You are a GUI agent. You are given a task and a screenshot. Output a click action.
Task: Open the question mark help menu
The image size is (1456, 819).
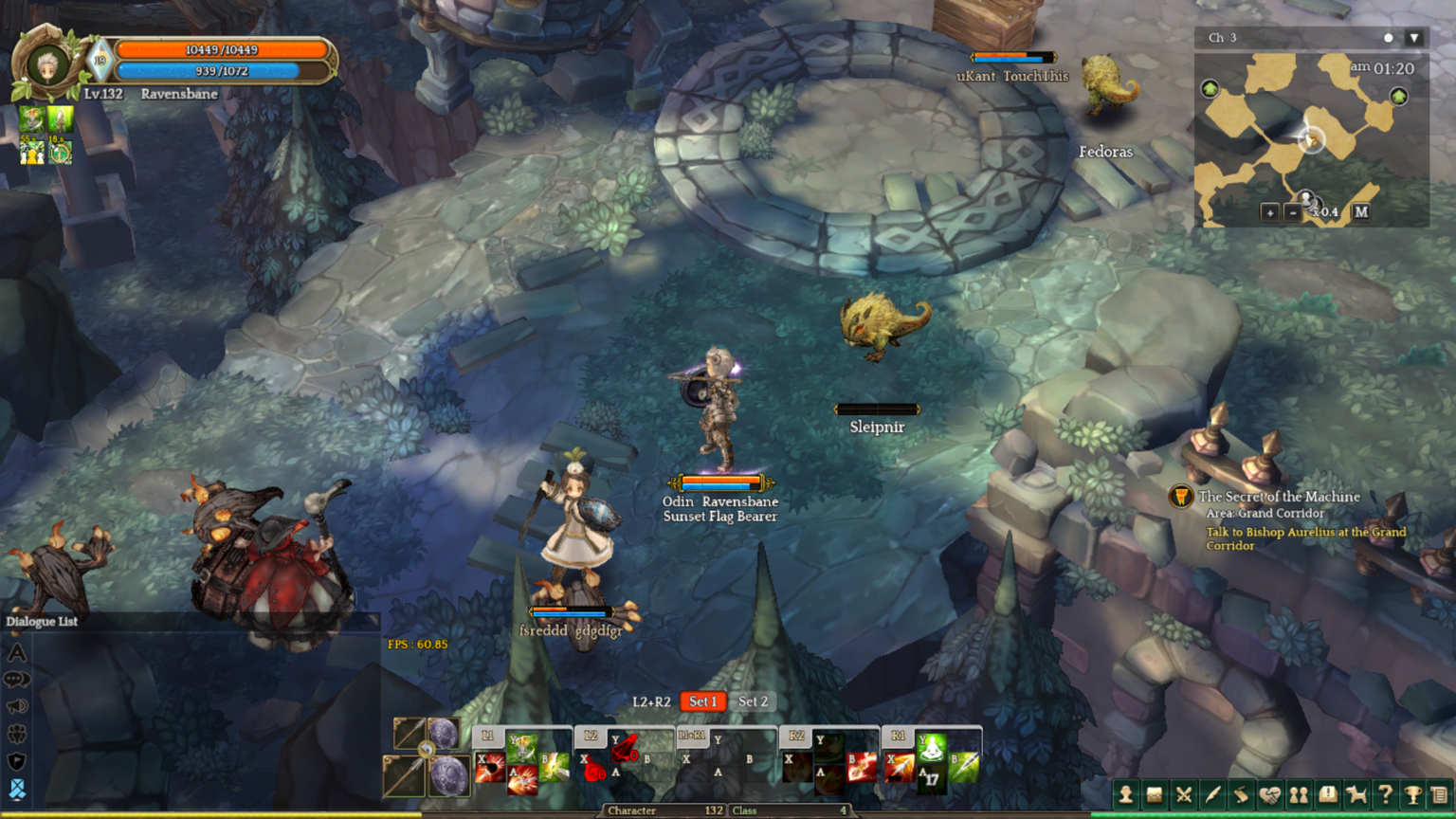click(1385, 794)
